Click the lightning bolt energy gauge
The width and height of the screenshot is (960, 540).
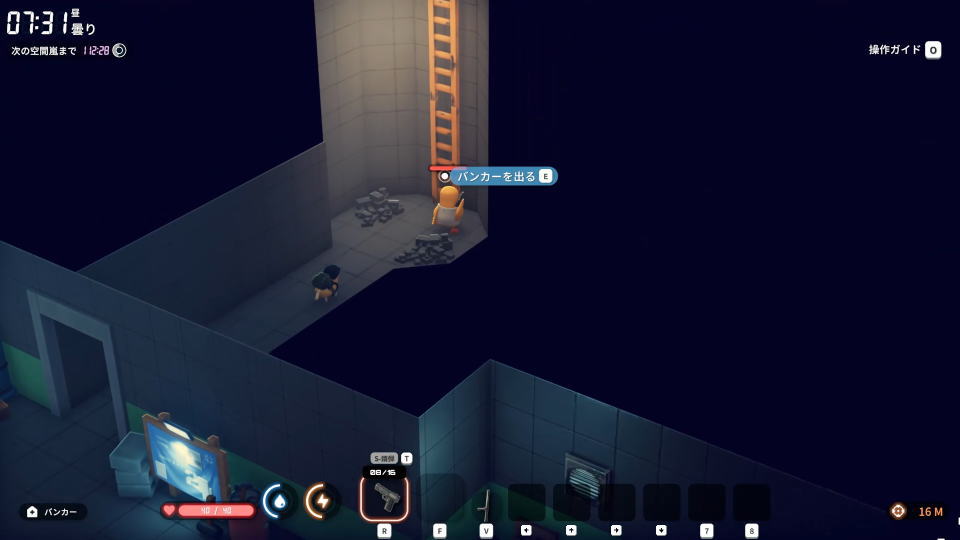click(x=322, y=501)
